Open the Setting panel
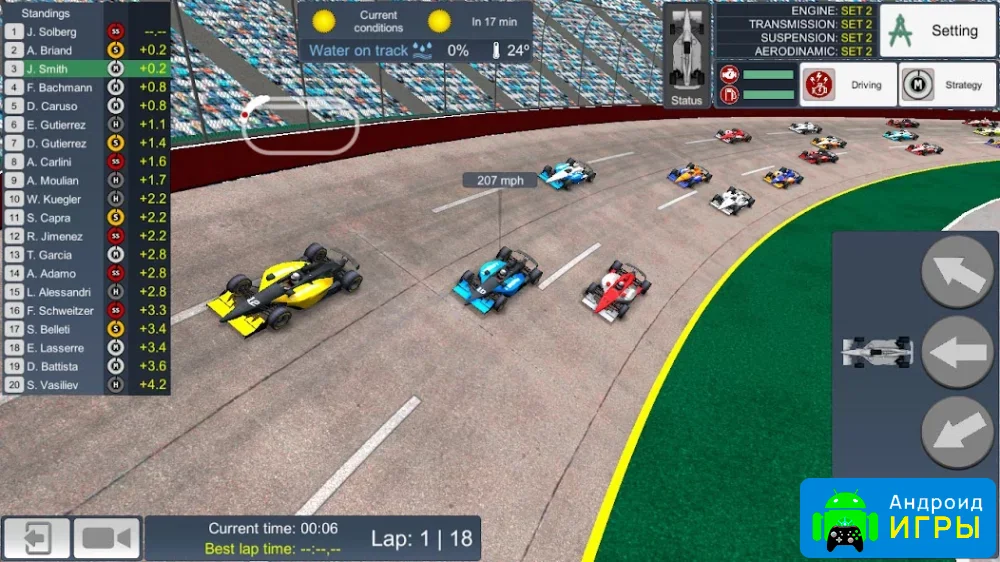 (x=937, y=31)
